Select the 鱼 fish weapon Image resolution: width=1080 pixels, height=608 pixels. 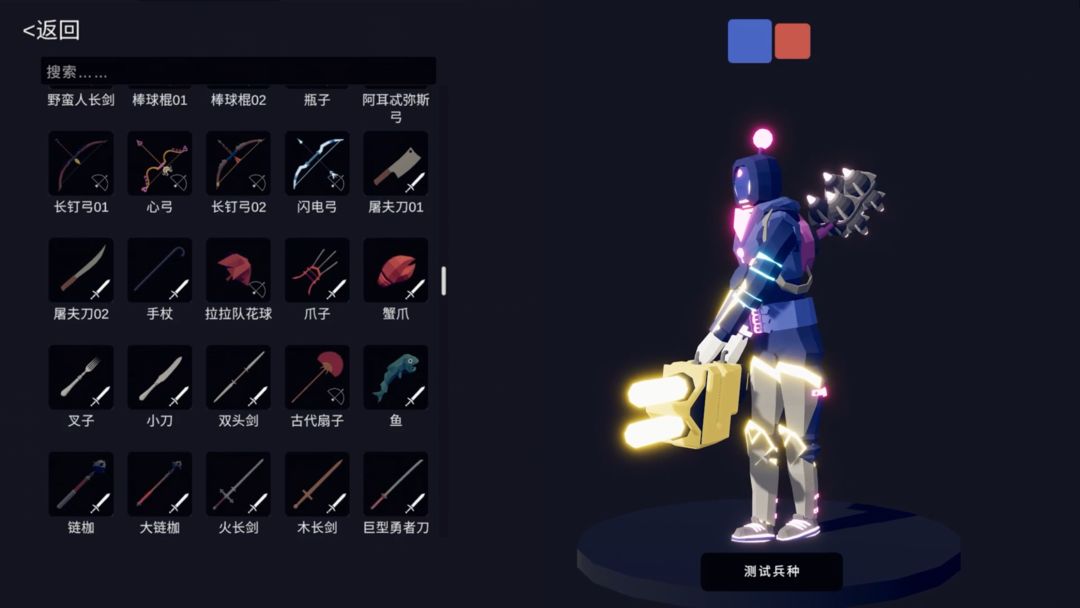(396, 377)
